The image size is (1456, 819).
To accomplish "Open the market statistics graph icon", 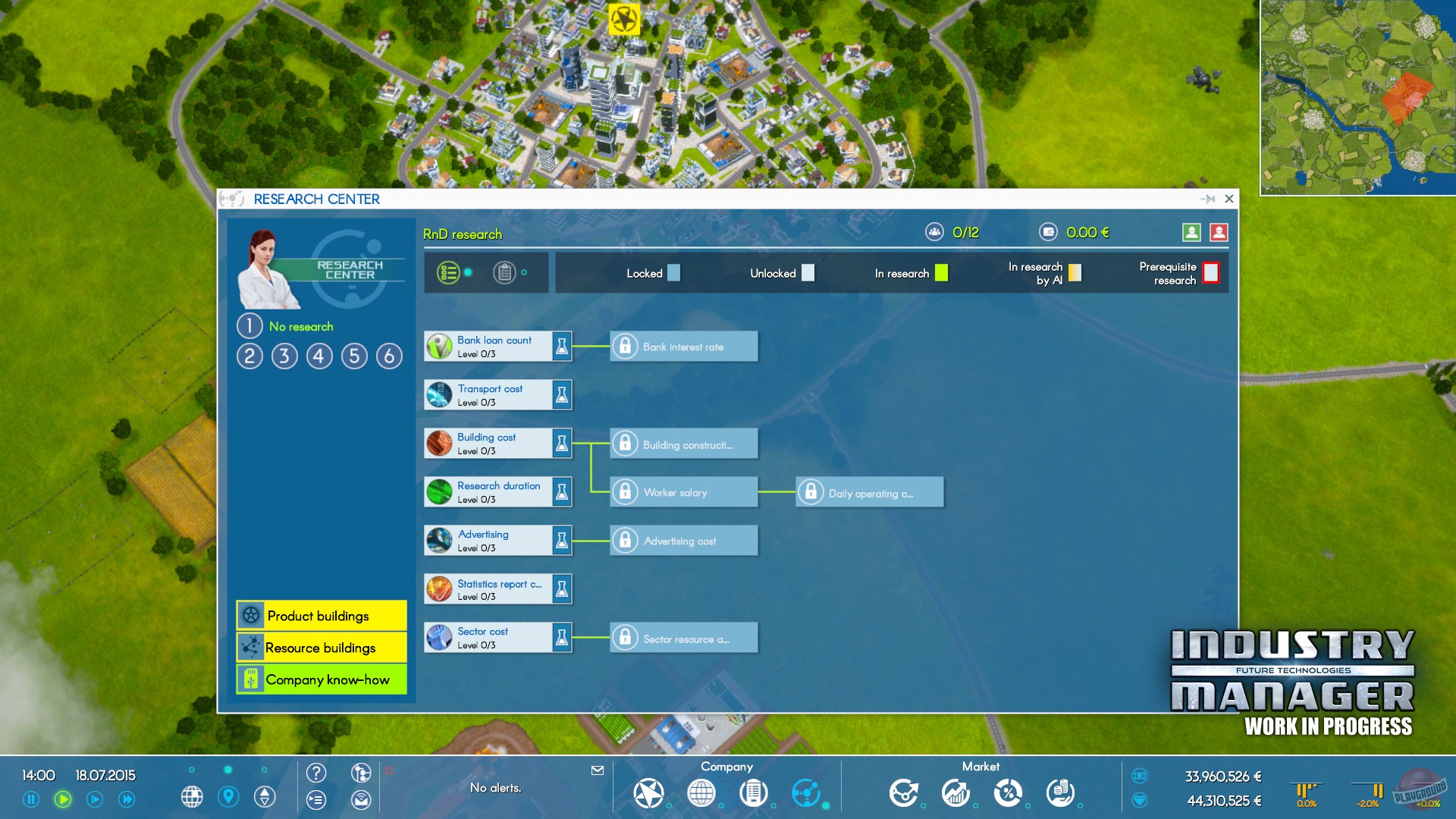I will (x=955, y=794).
